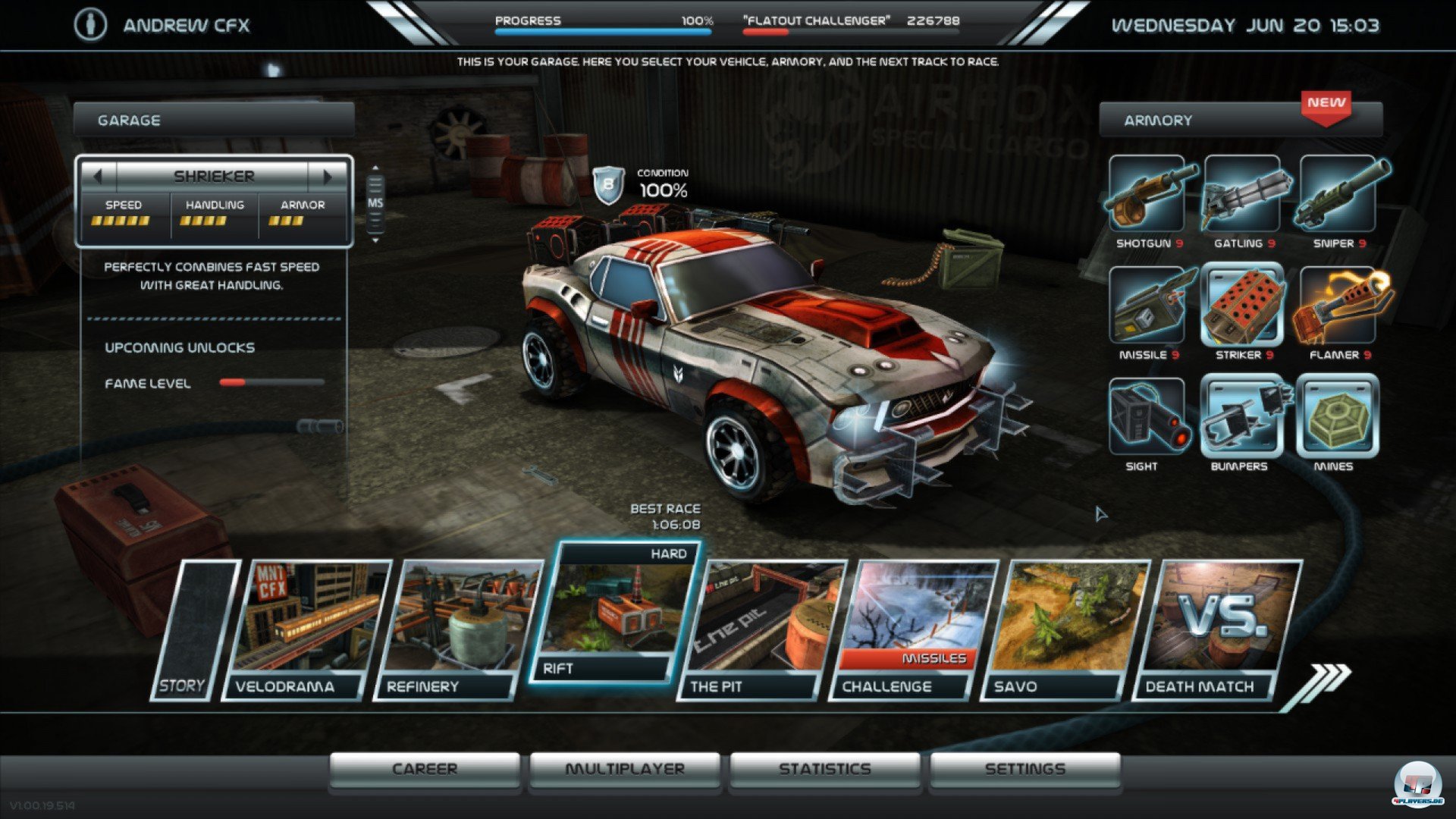Switch to the next vehicle after Shrieker
The height and width of the screenshot is (819, 1456).
328,177
